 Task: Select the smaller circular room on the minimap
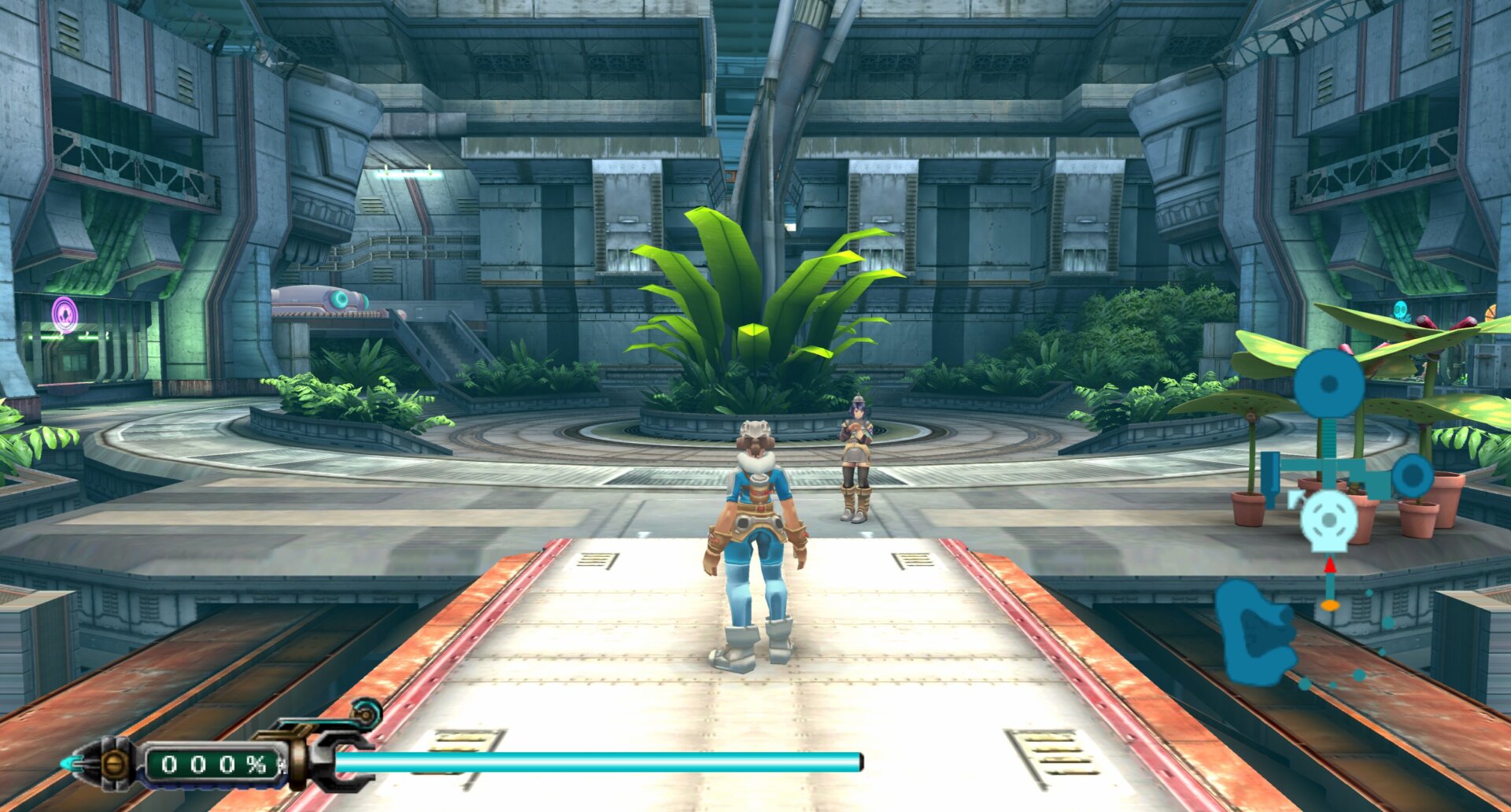(x=1413, y=476)
